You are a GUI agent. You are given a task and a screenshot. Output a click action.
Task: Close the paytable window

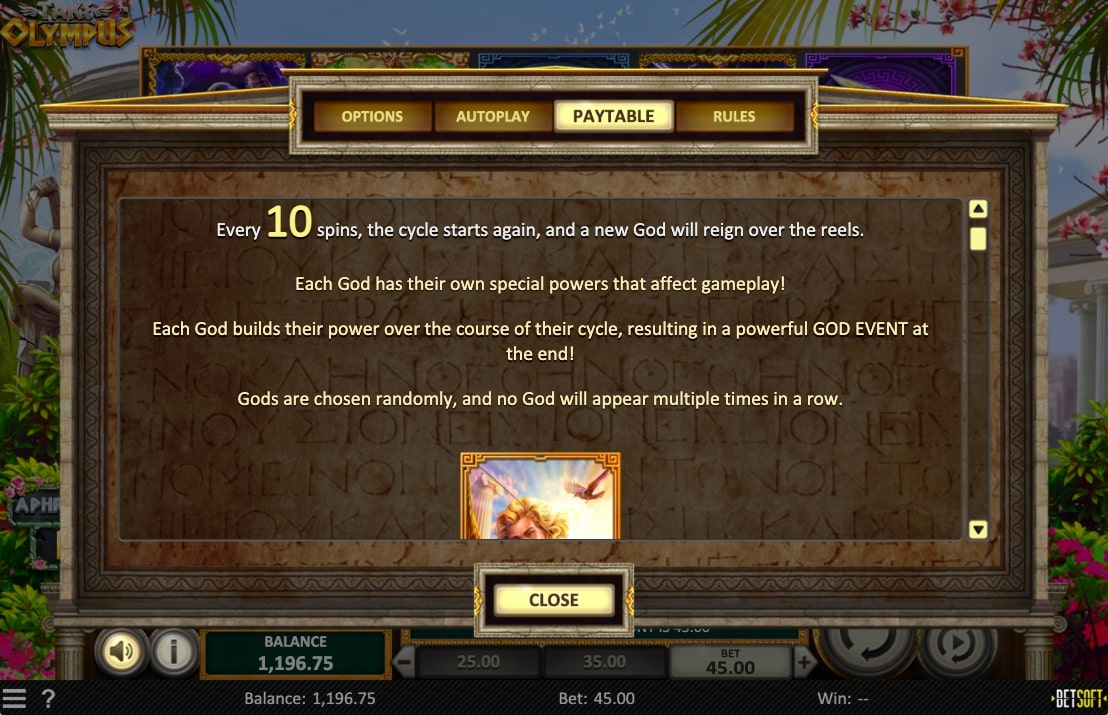(x=553, y=600)
